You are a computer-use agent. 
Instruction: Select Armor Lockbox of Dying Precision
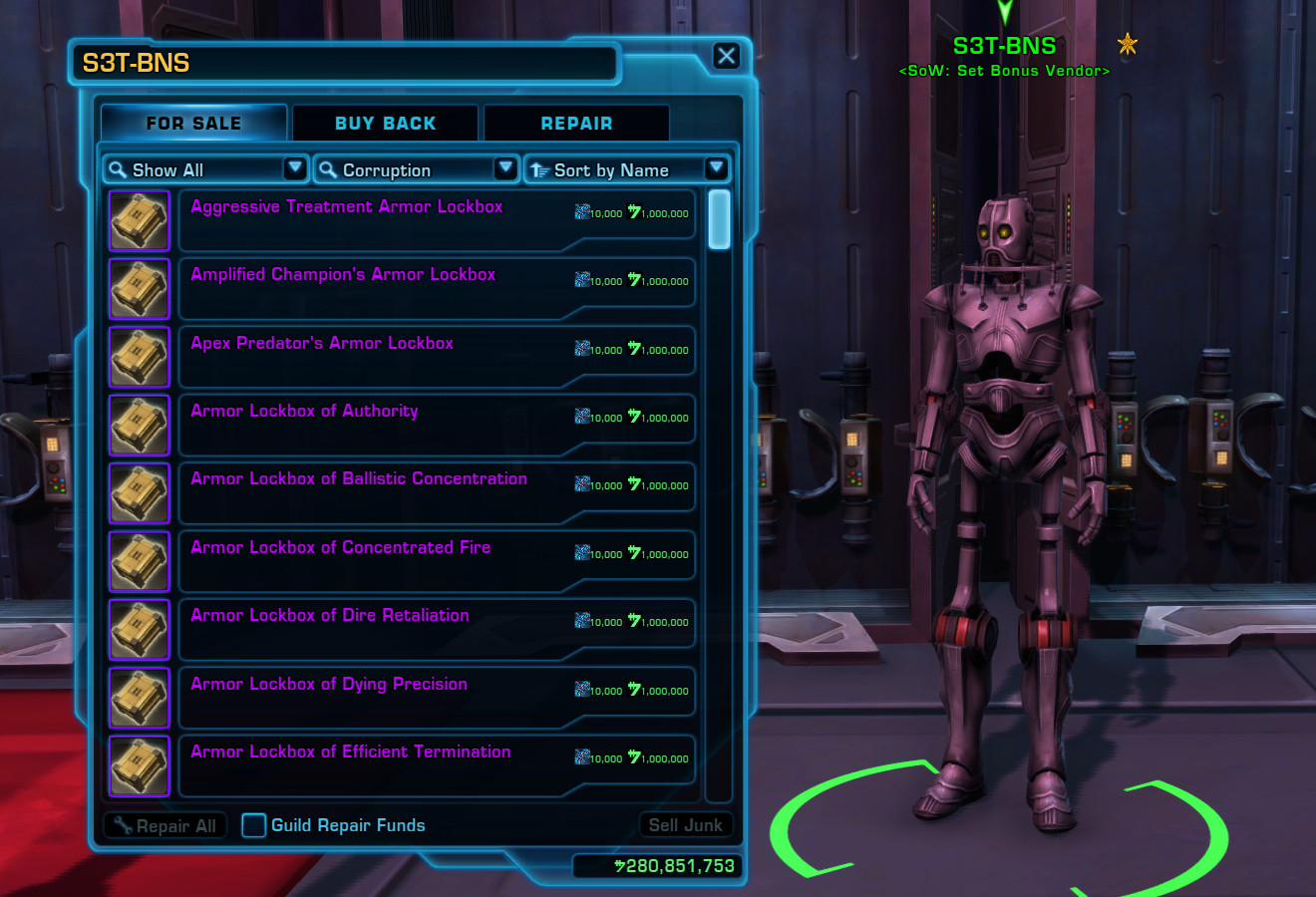[x=329, y=685]
